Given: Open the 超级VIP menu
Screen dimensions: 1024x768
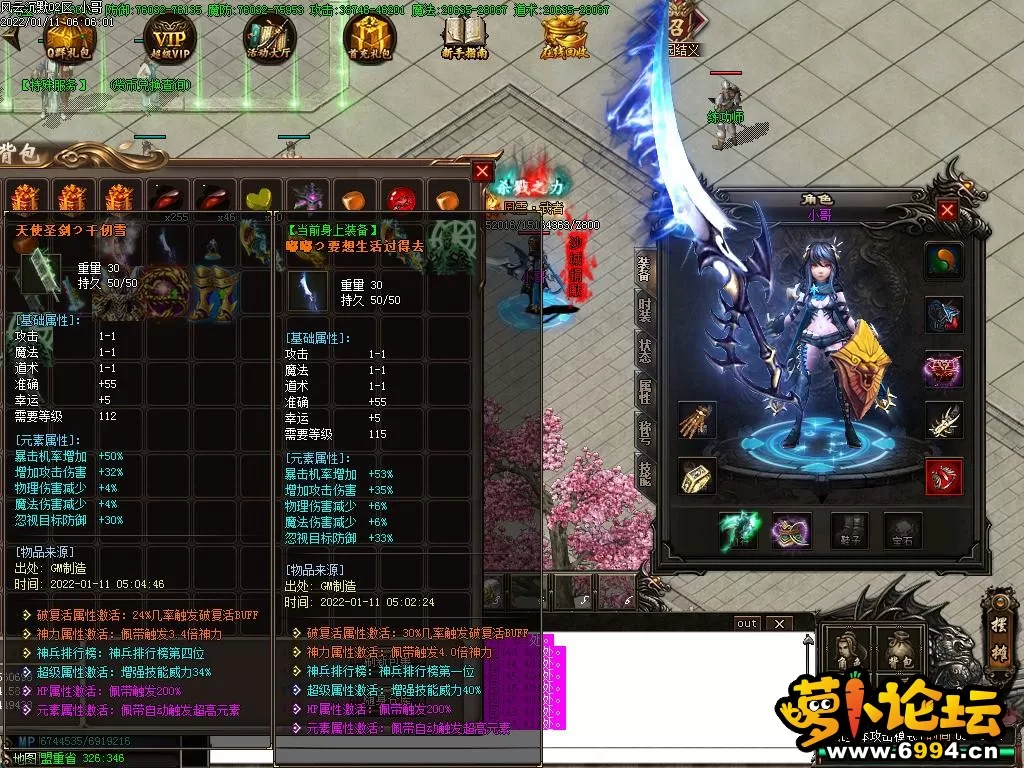Looking at the screenshot, I should [x=170, y=39].
